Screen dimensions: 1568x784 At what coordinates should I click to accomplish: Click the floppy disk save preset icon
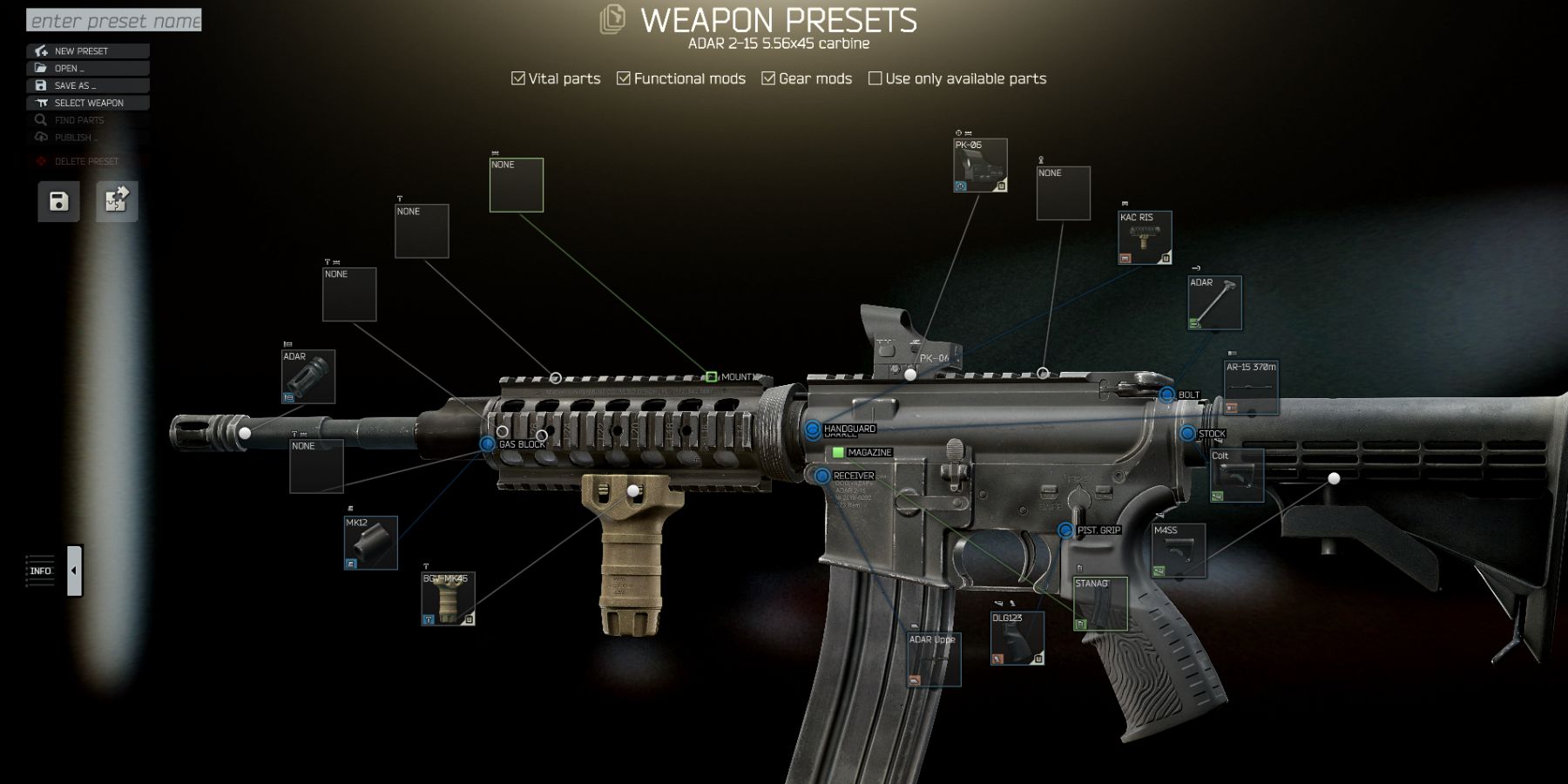click(57, 200)
